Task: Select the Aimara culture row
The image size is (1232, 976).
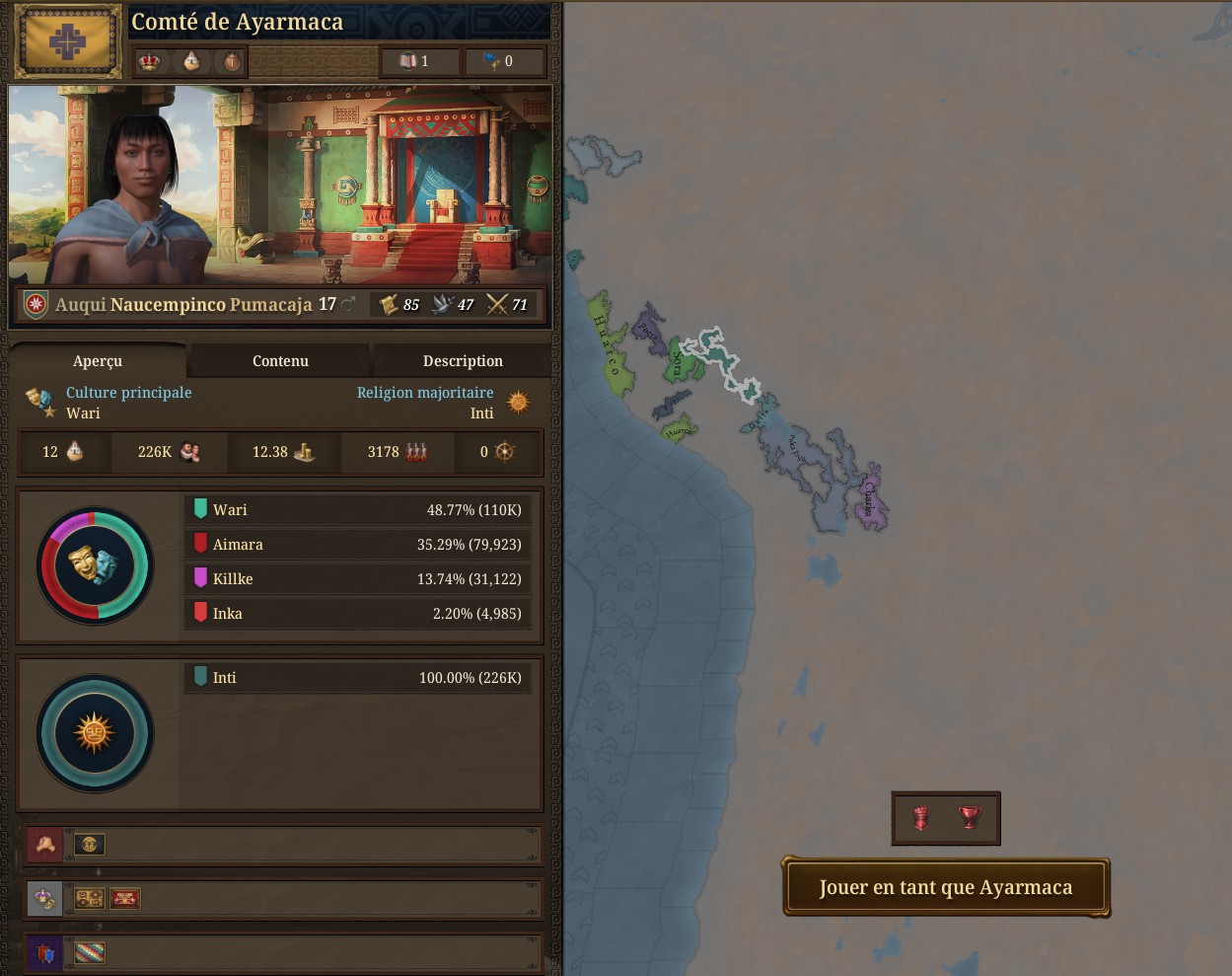Action: 357,544
